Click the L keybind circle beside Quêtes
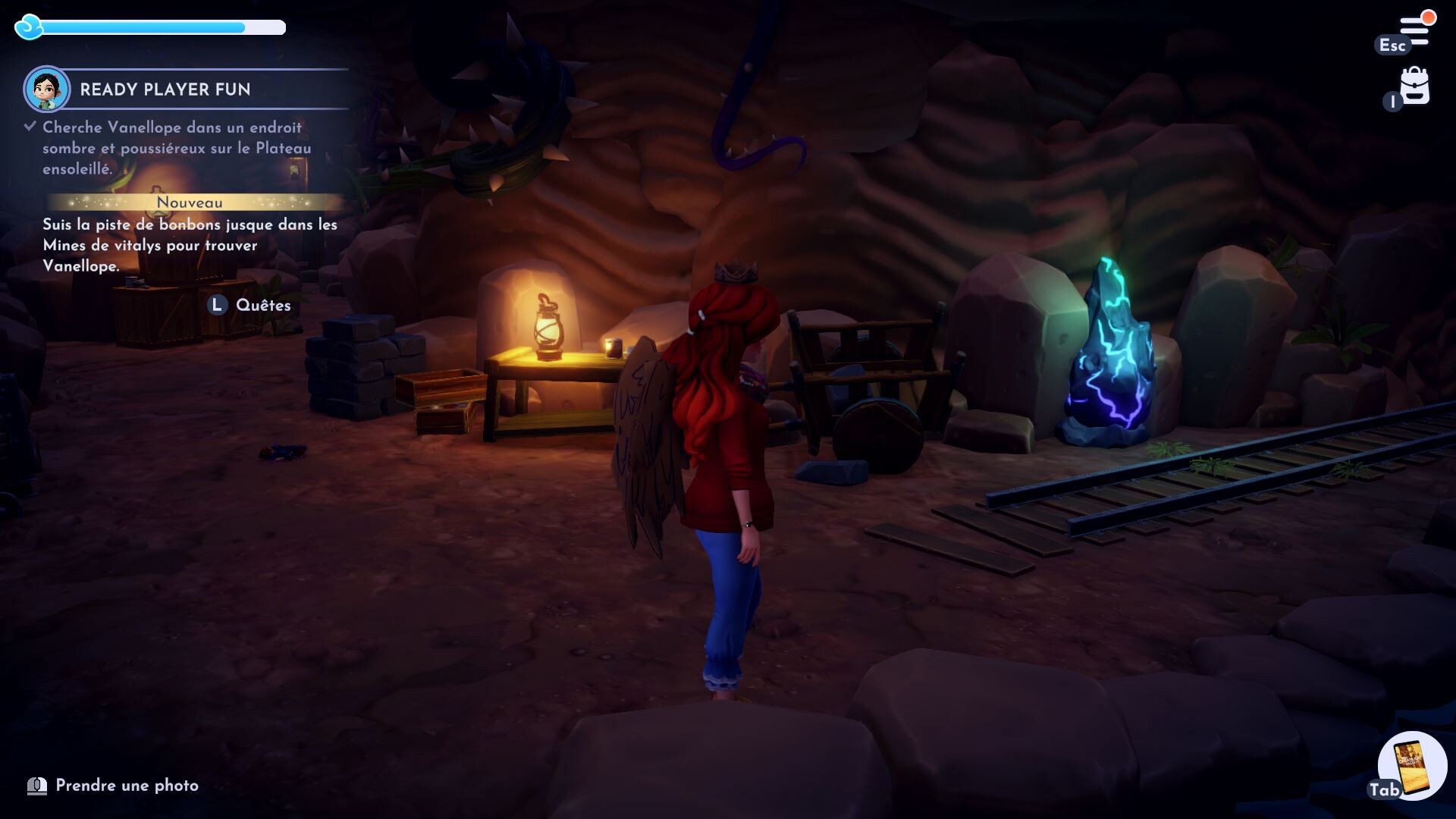1456x819 pixels. tap(217, 306)
